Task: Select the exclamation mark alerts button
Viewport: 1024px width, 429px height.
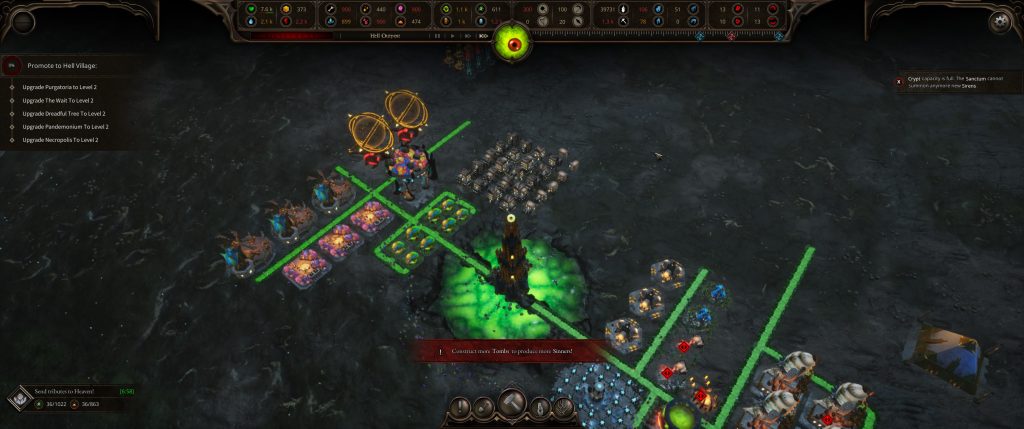Action: tap(462, 408)
